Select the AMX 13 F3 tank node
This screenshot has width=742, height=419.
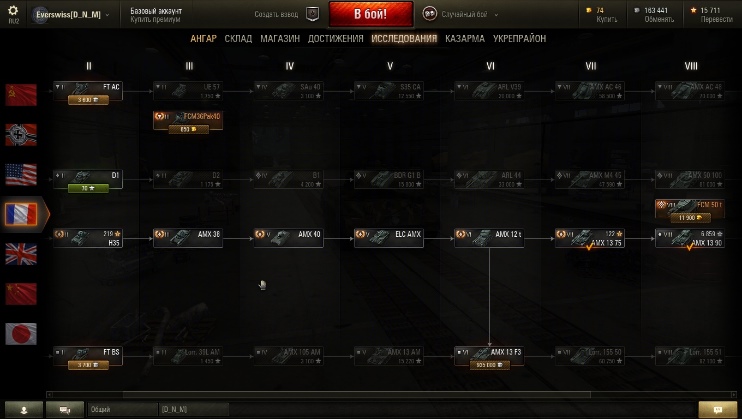[x=489, y=355]
